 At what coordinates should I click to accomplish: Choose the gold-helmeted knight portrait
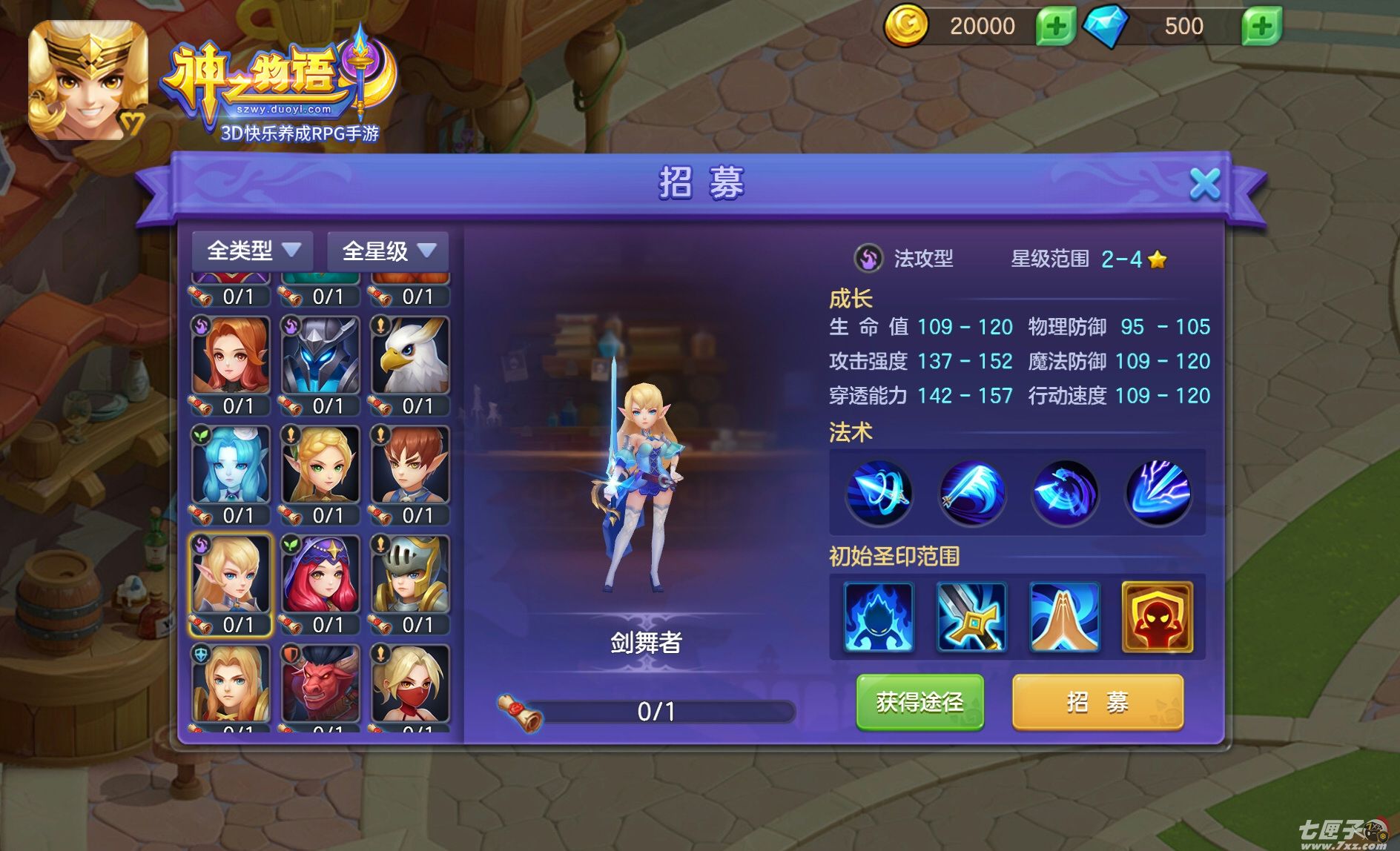pyautogui.click(x=410, y=574)
